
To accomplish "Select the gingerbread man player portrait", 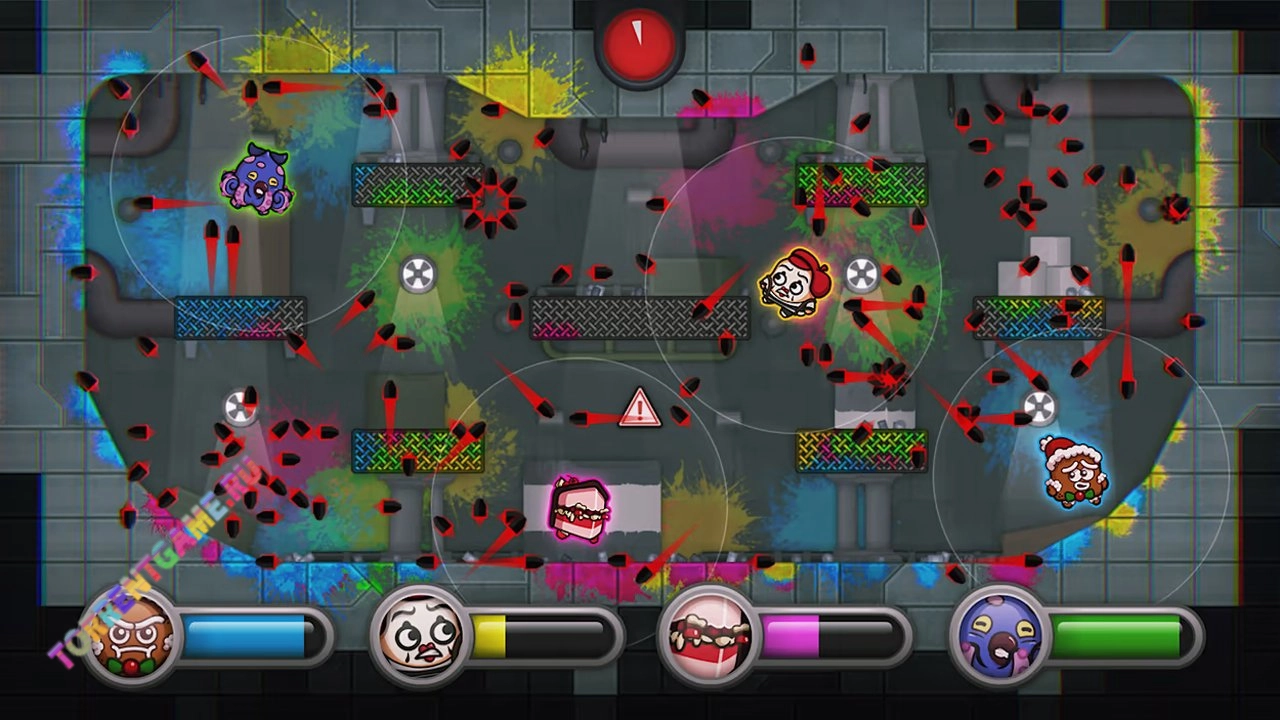I will 131,635.
